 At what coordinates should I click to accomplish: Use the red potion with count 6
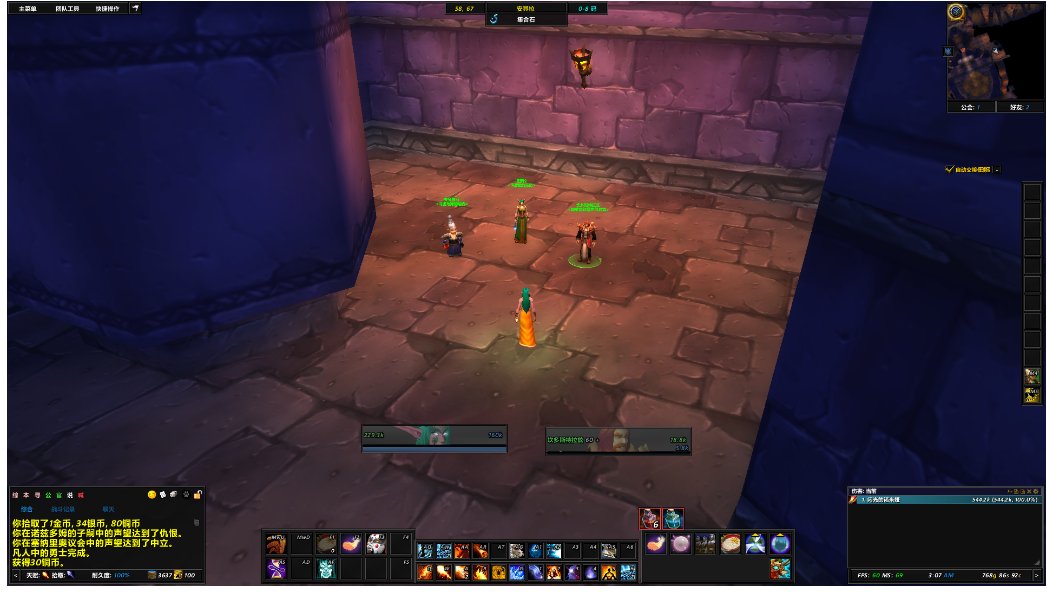(650, 519)
